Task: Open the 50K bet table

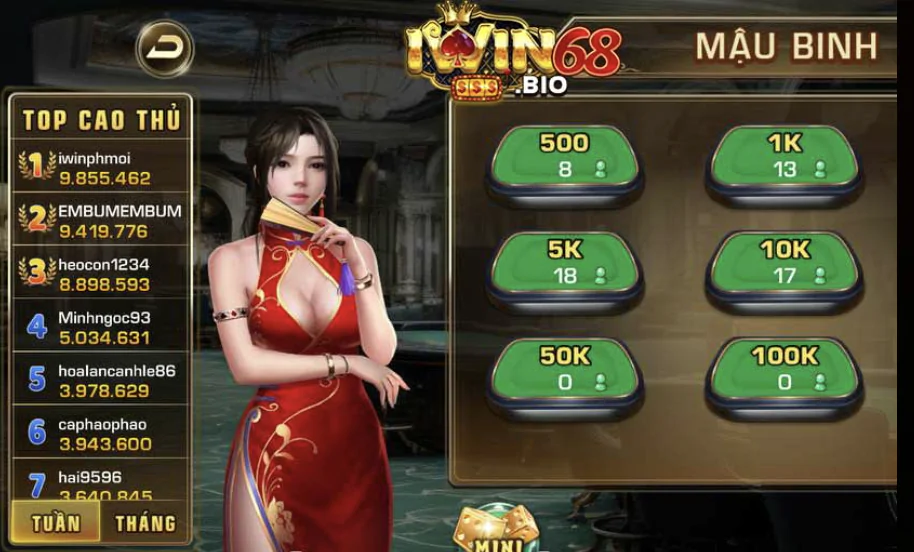Action: pyautogui.click(x=565, y=372)
